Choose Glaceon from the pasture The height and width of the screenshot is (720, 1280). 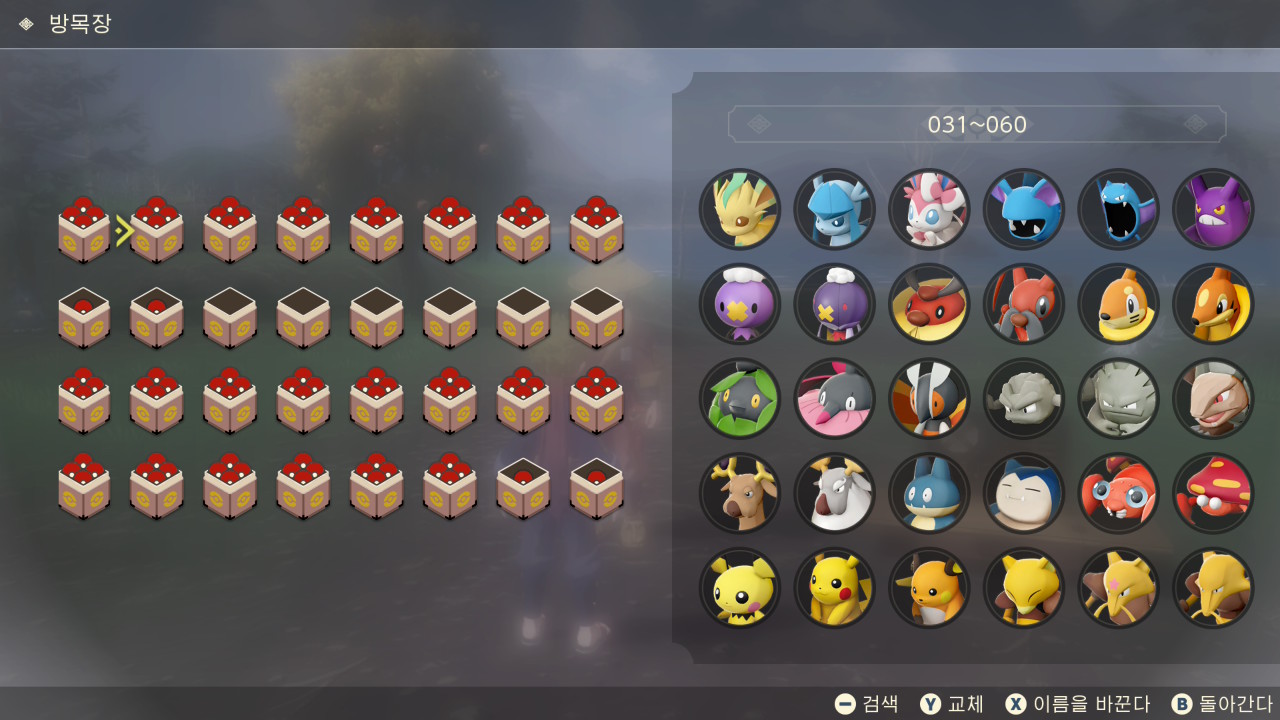tap(834, 209)
